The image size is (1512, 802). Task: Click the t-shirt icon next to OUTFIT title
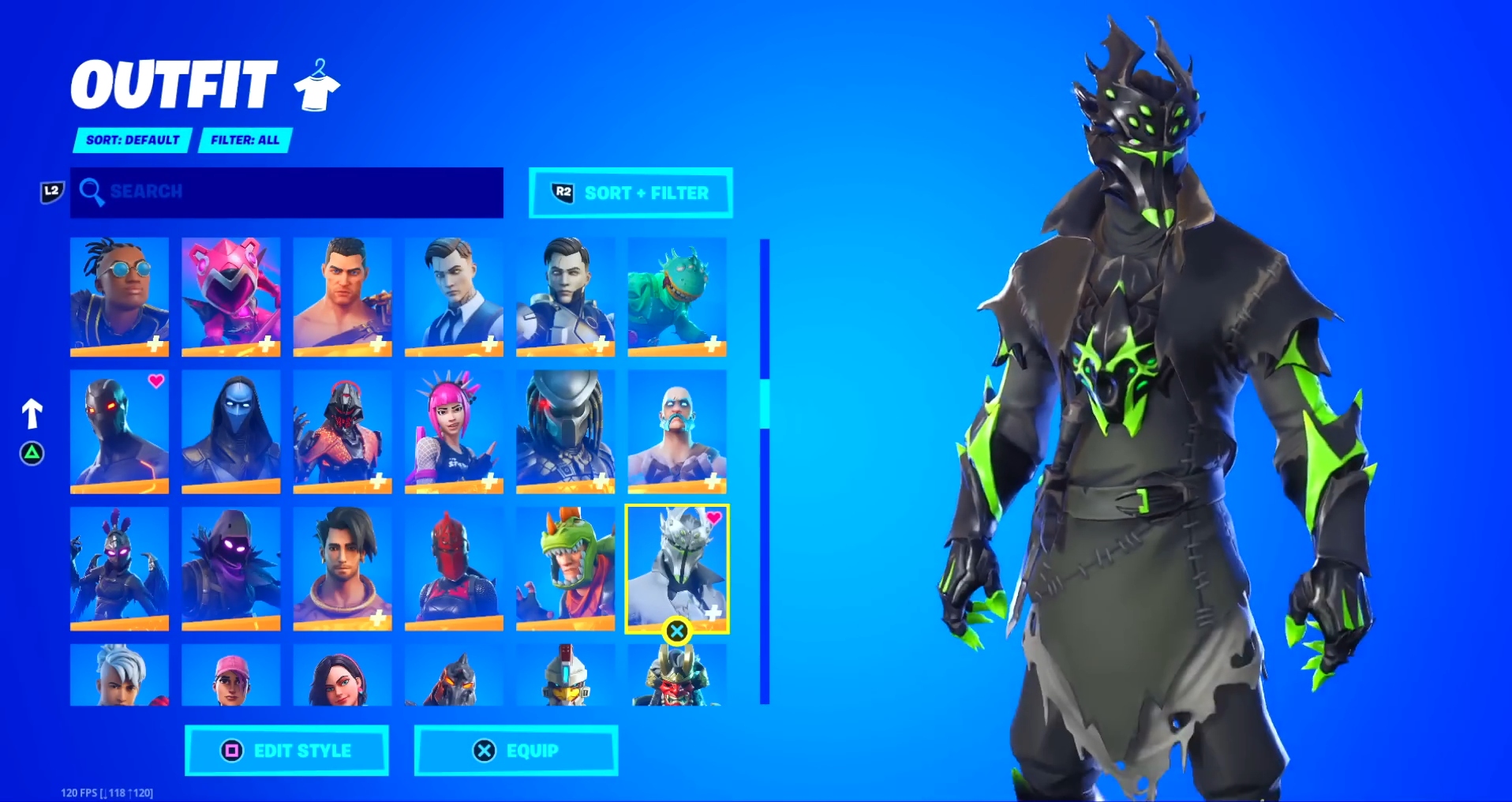(316, 85)
